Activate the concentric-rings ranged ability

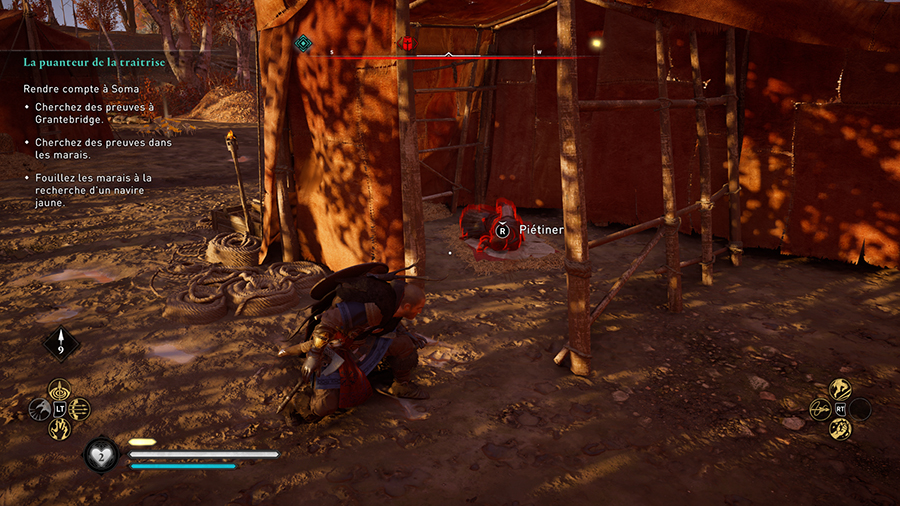click(x=59, y=389)
